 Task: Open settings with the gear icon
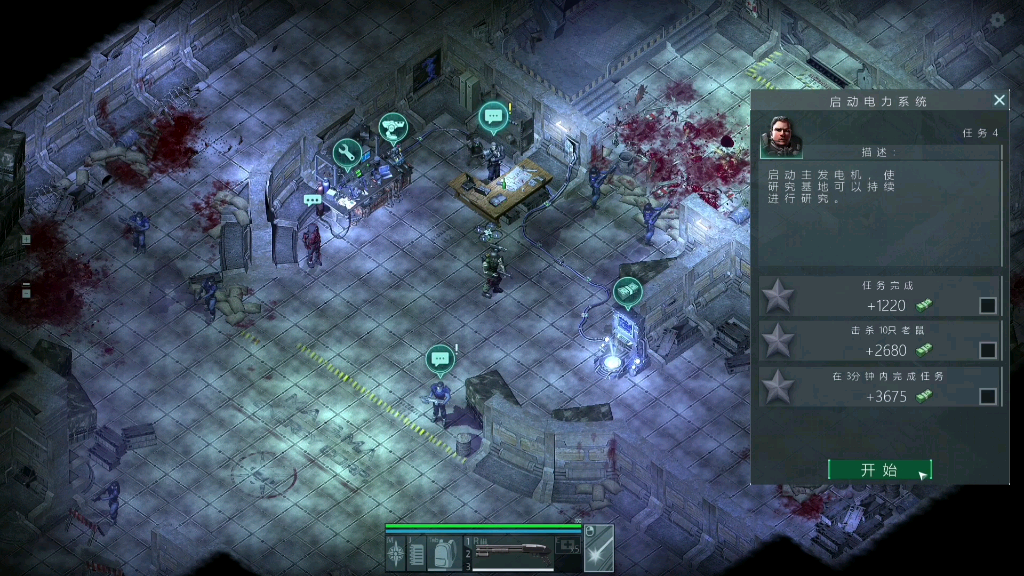point(997,20)
